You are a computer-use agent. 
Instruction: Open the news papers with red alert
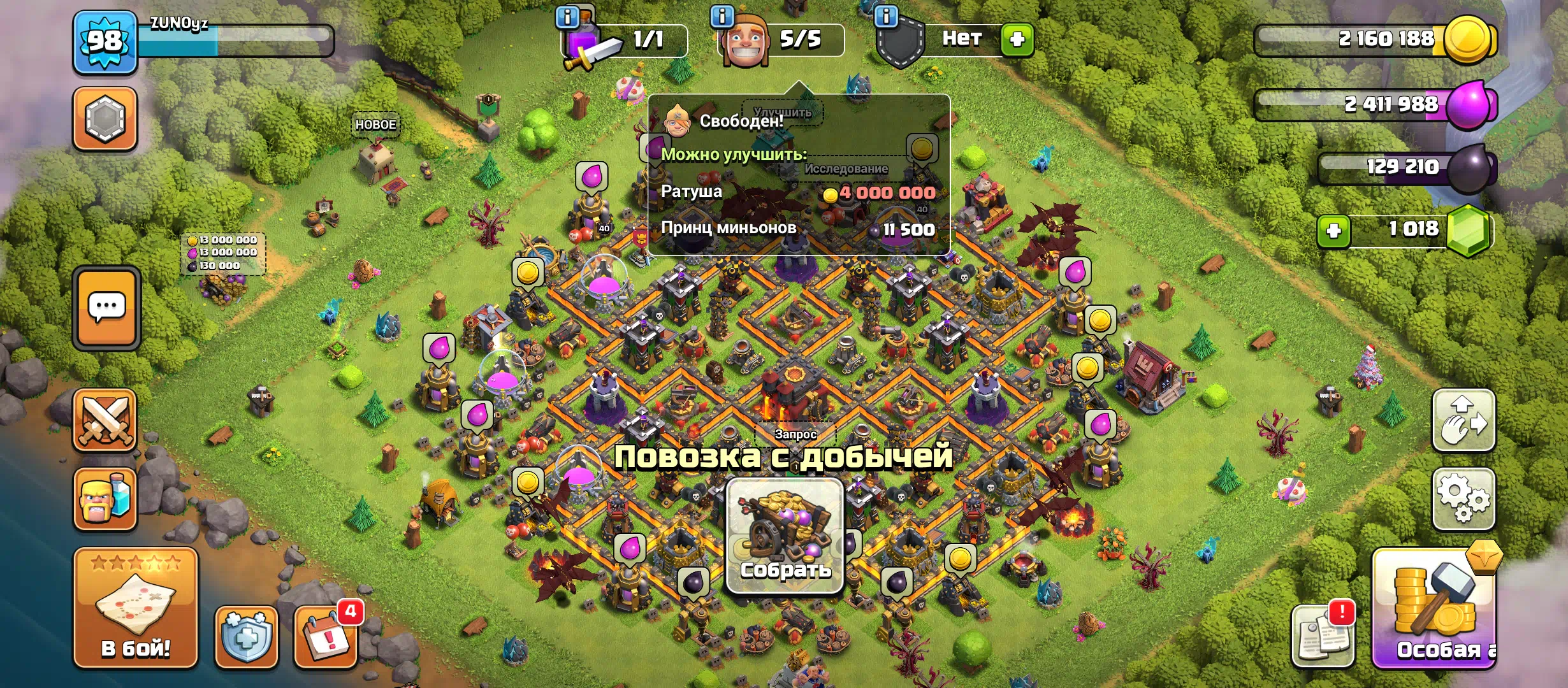(1323, 636)
